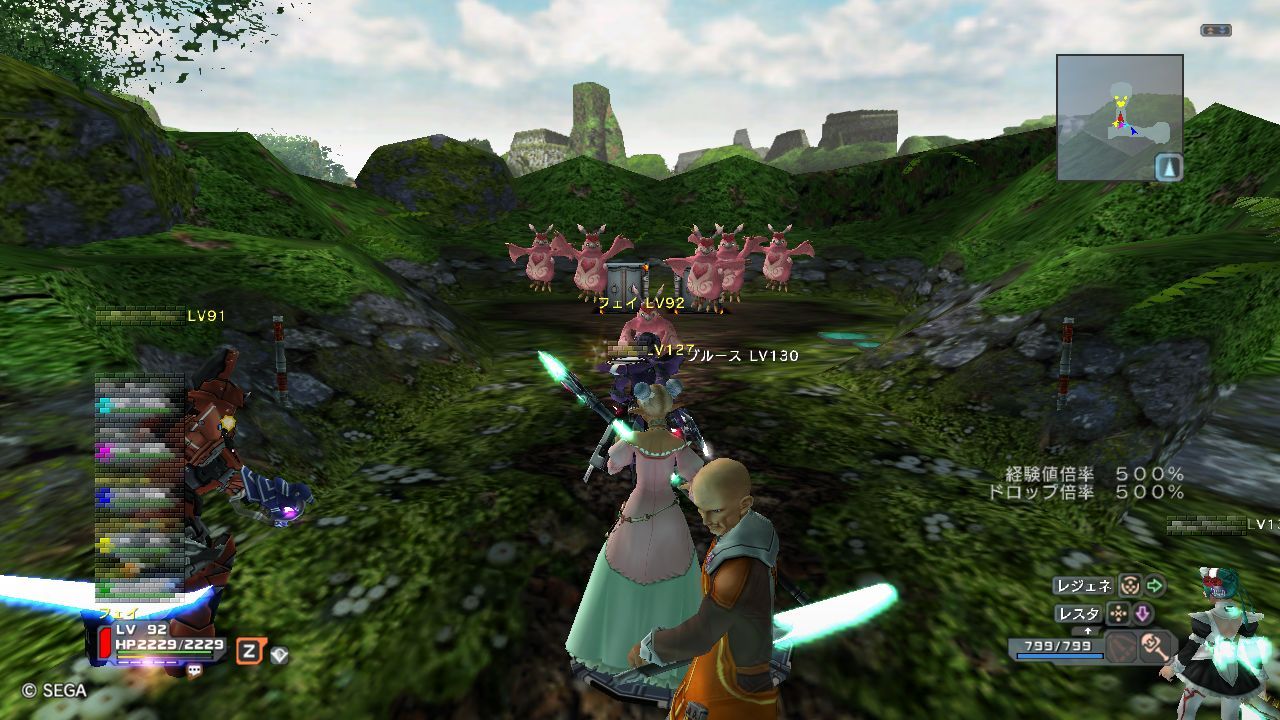The height and width of the screenshot is (720, 1280).
Task: Select the dimmed weapon slot beside the wand
Action: point(1121,647)
